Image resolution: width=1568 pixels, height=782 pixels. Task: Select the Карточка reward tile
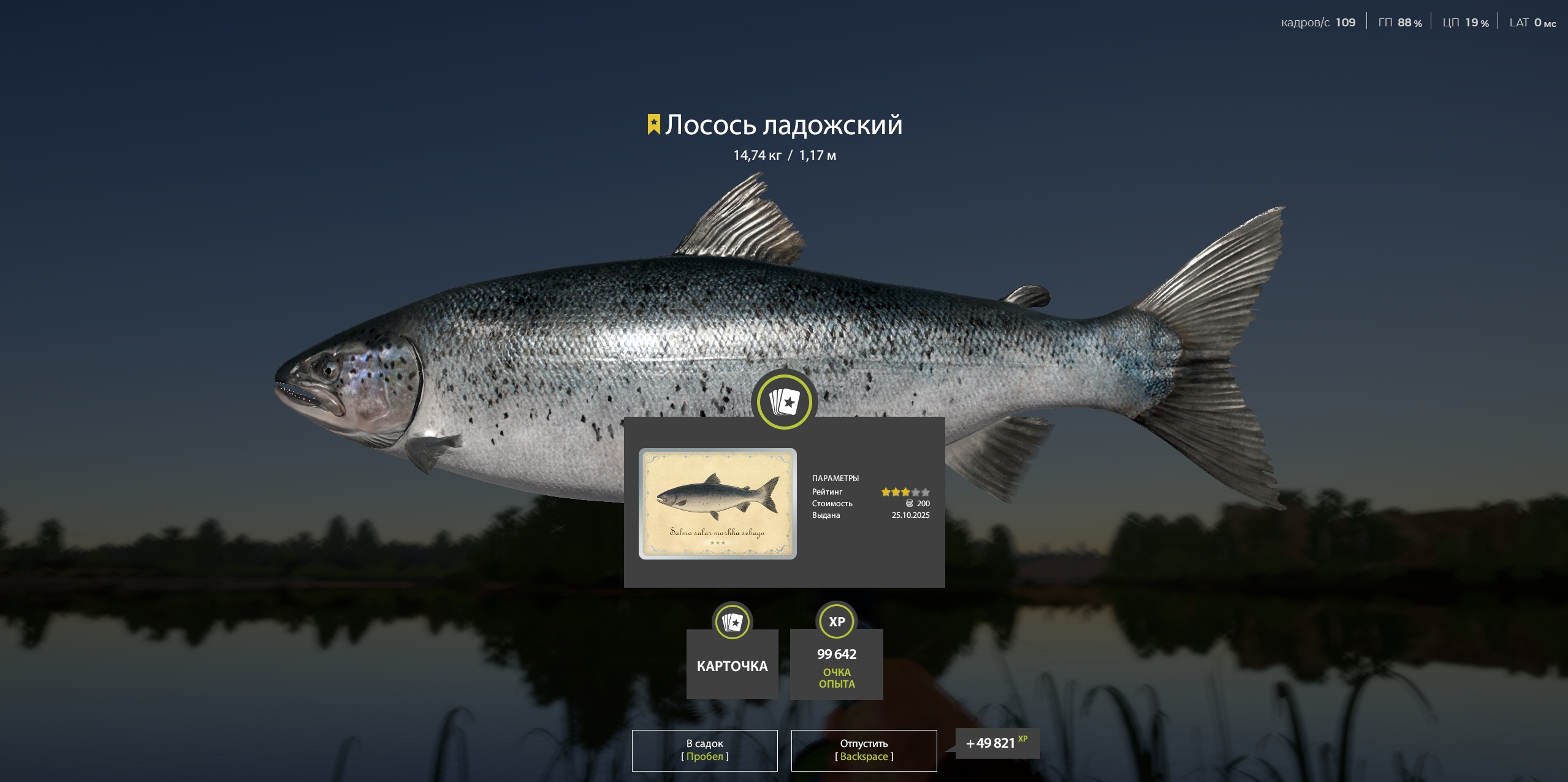coord(732,664)
